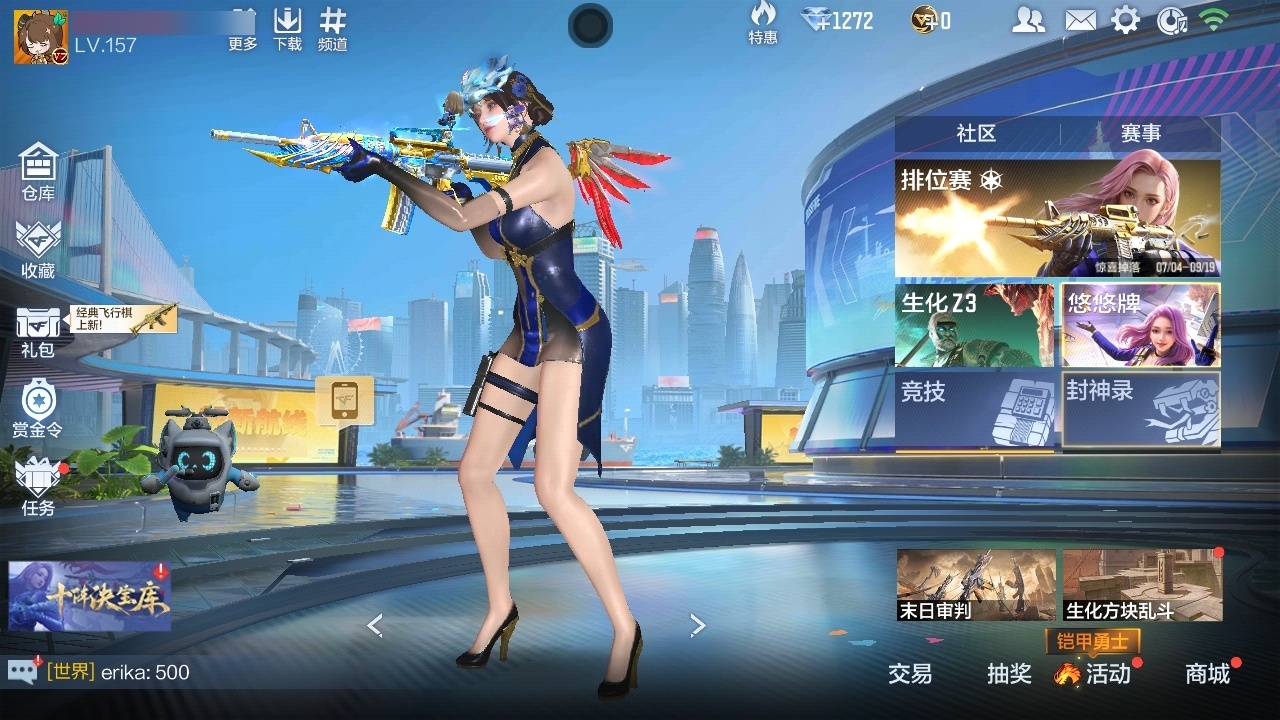Viewport: 1280px width, 720px height.
Task: Open the 商城 shop
Action: (1207, 674)
